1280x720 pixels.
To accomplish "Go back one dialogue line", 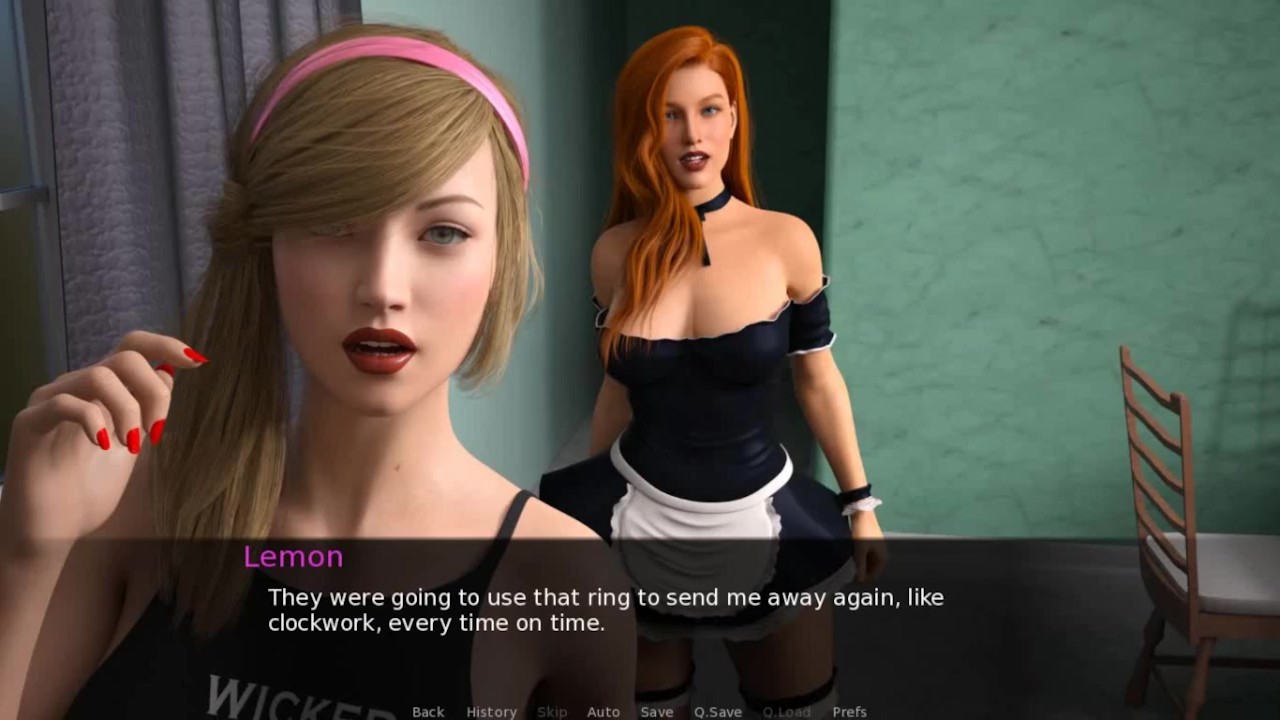I will 428,711.
